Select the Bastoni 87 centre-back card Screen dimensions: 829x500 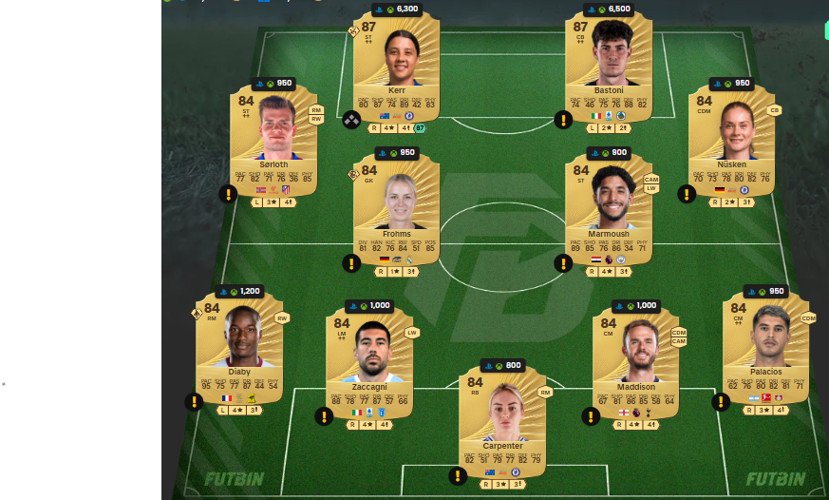click(x=608, y=65)
